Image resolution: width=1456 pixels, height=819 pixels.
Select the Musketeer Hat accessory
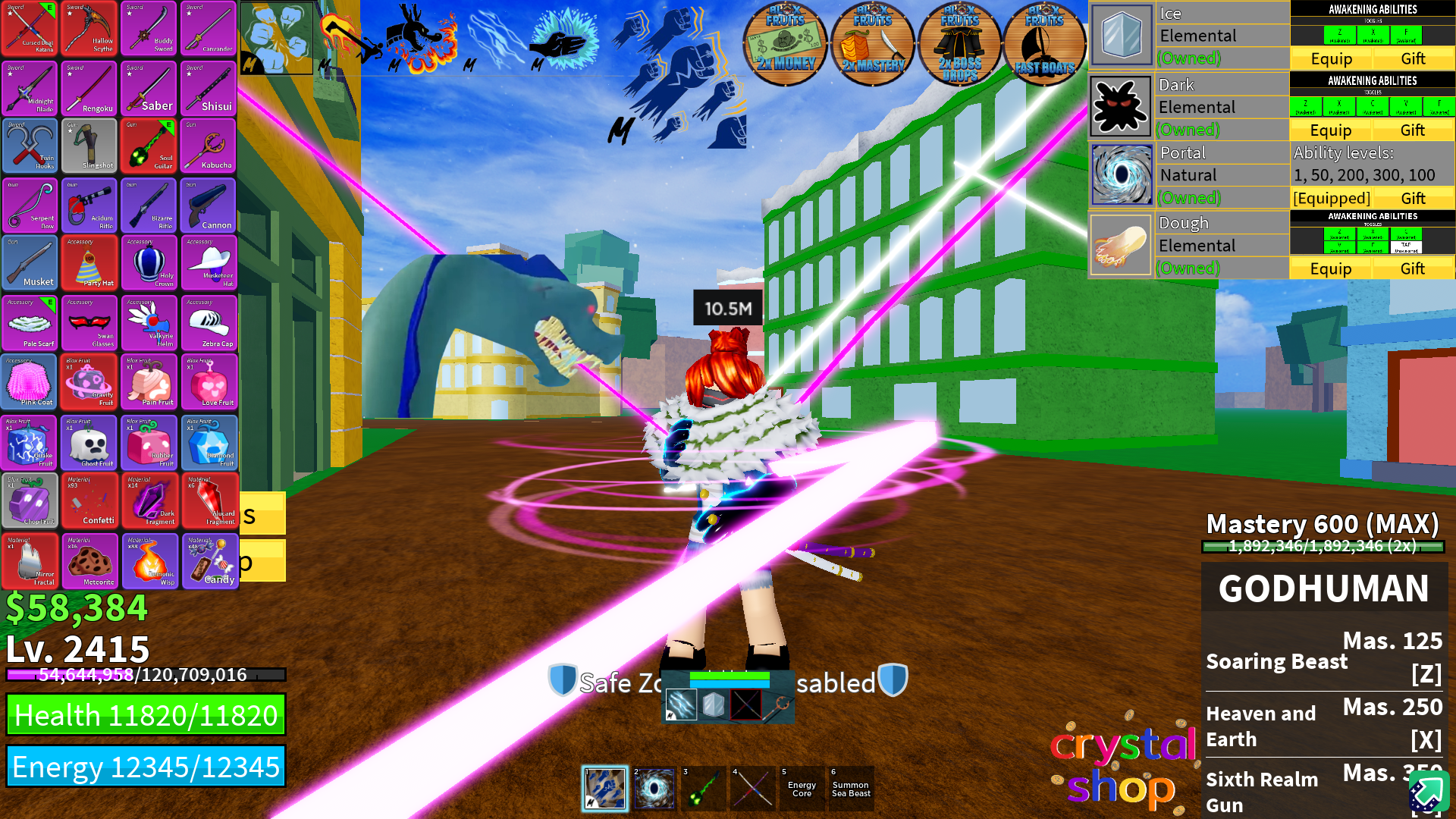(209, 263)
